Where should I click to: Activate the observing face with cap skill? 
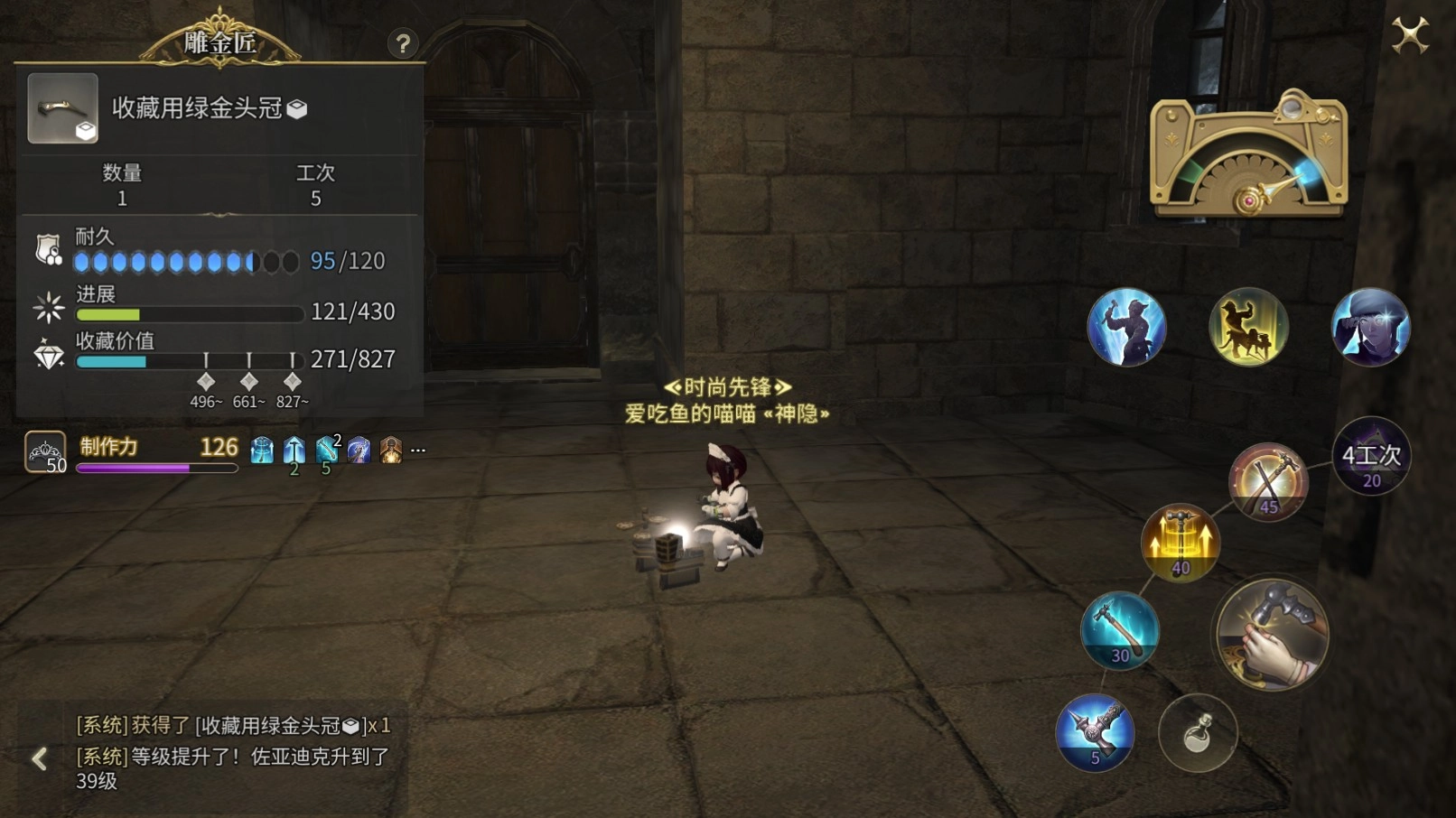coord(1370,327)
